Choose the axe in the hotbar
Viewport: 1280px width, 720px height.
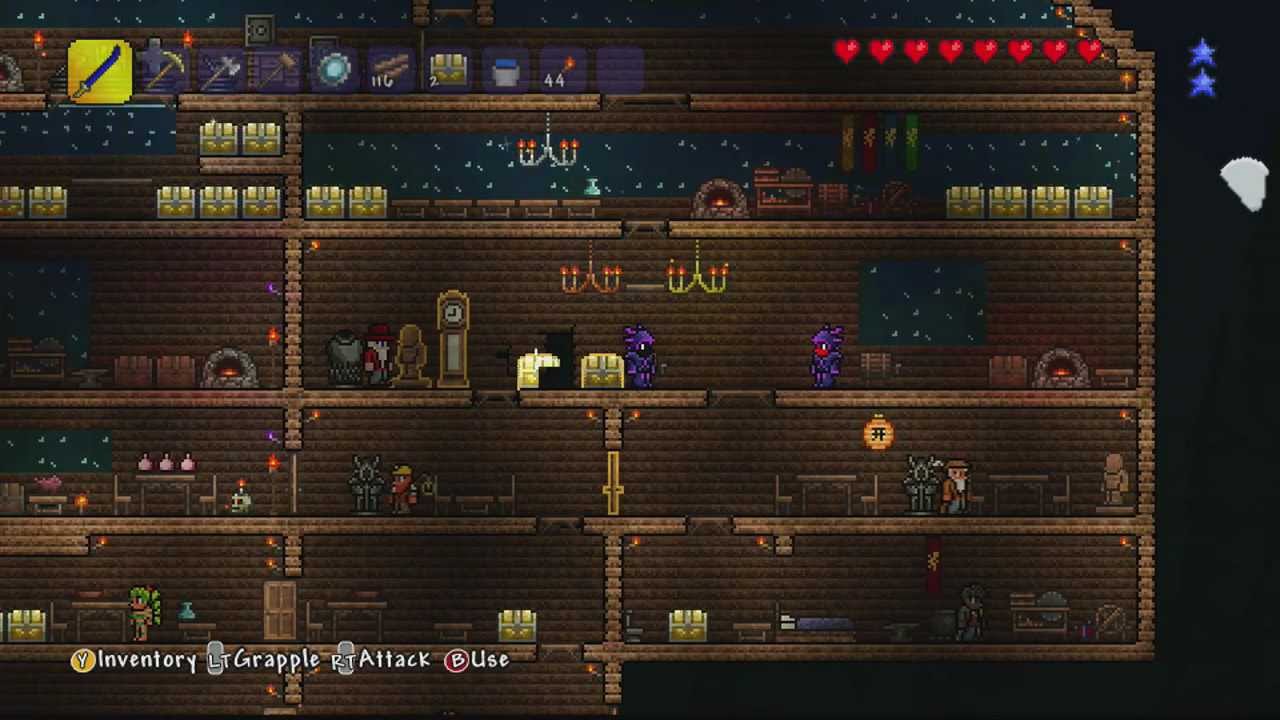tap(221, 70)
